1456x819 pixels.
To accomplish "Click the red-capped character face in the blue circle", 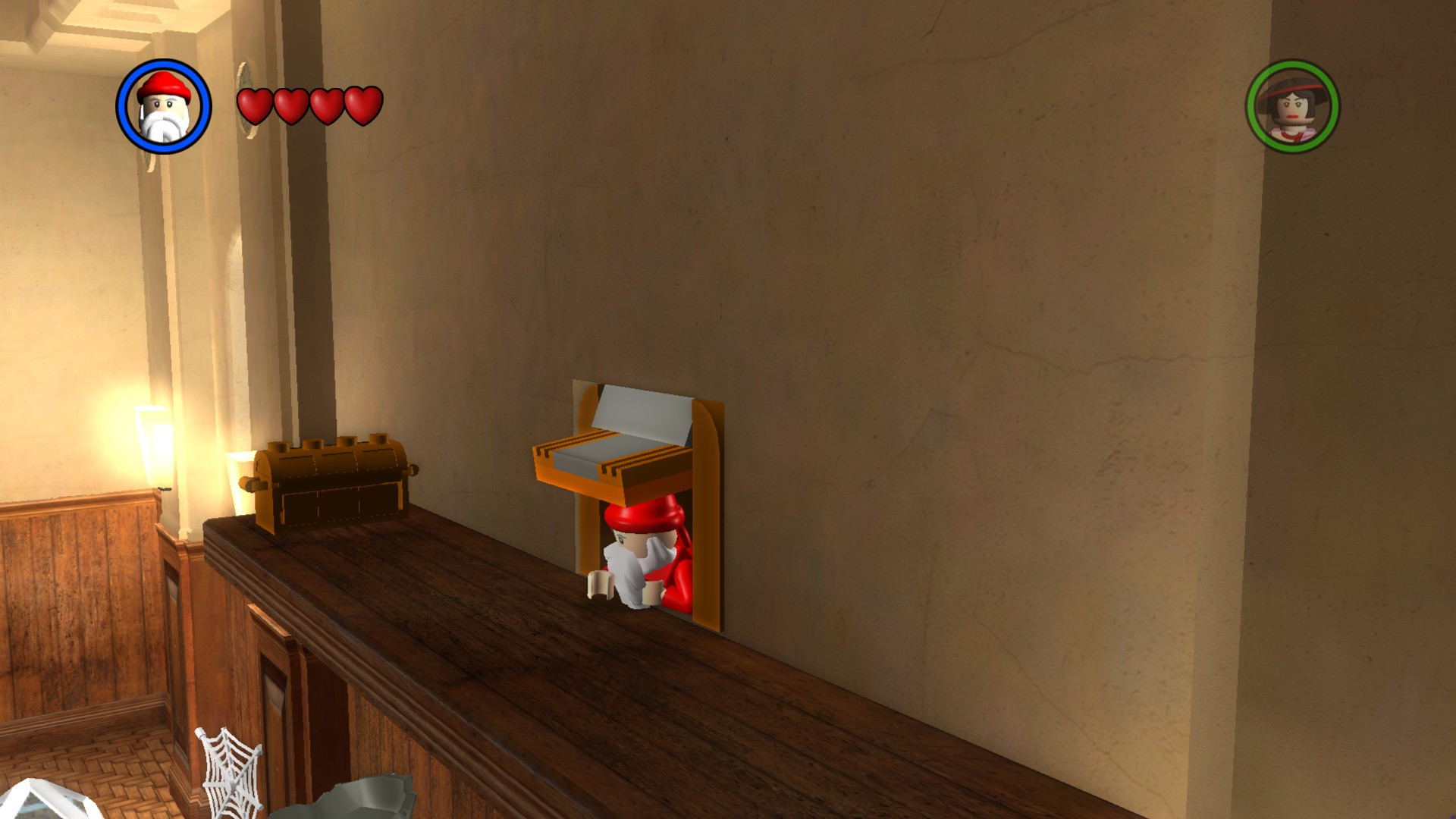I will 163,108.
